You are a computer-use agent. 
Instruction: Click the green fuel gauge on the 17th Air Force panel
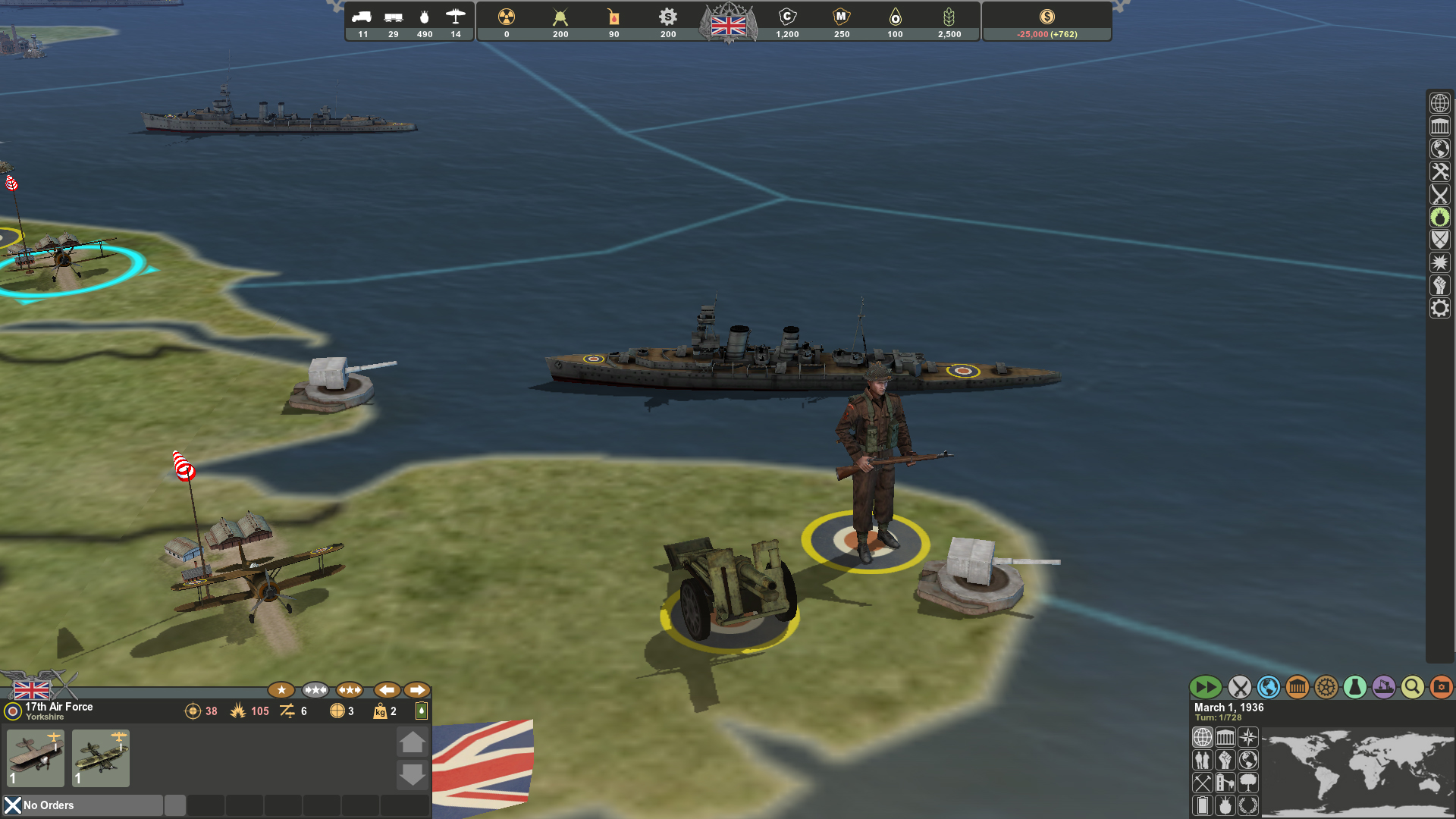coord(421,711)
